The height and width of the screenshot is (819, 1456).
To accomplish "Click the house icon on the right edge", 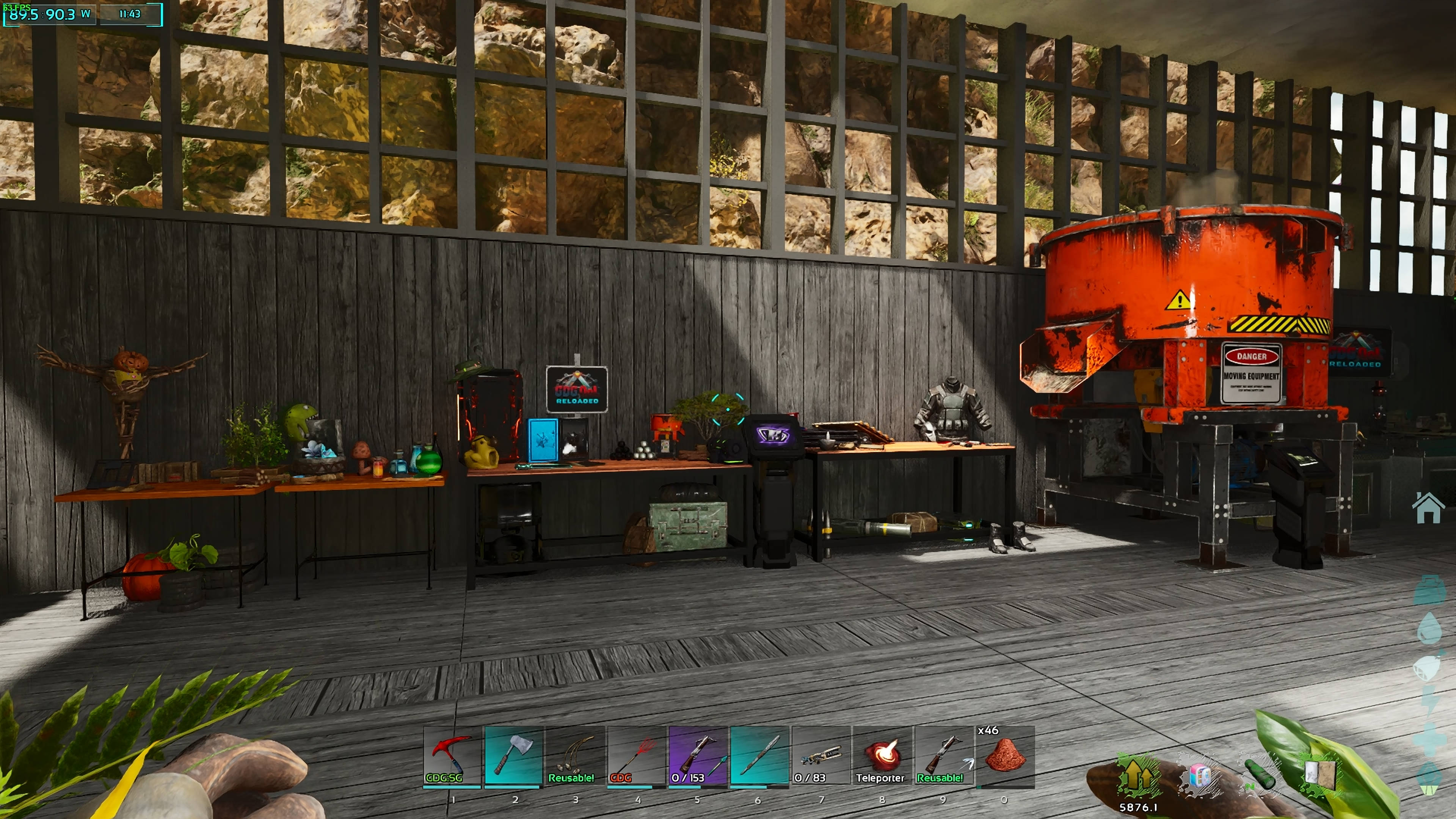I will 1428,508.
